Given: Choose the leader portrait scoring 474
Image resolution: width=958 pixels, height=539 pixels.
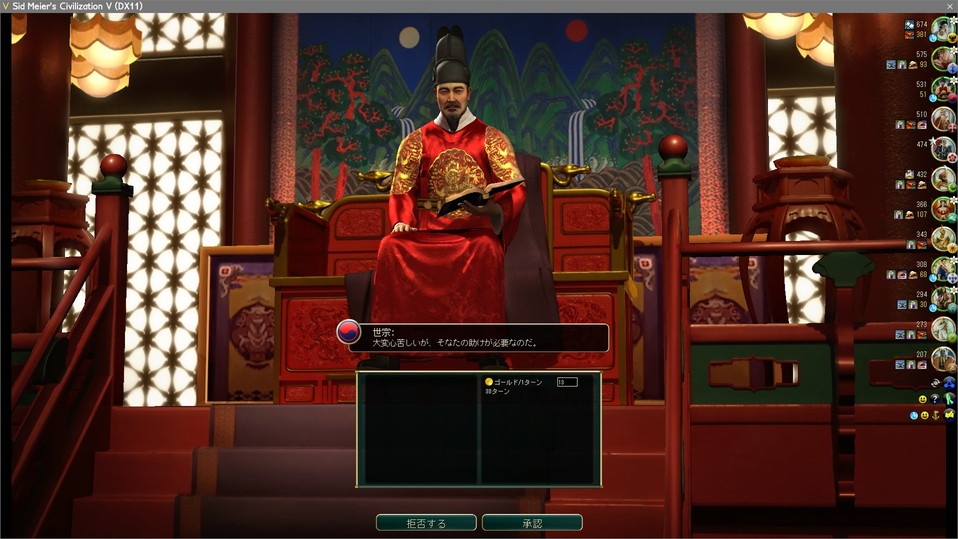Looking at the screenshot, I should point(943,149).
